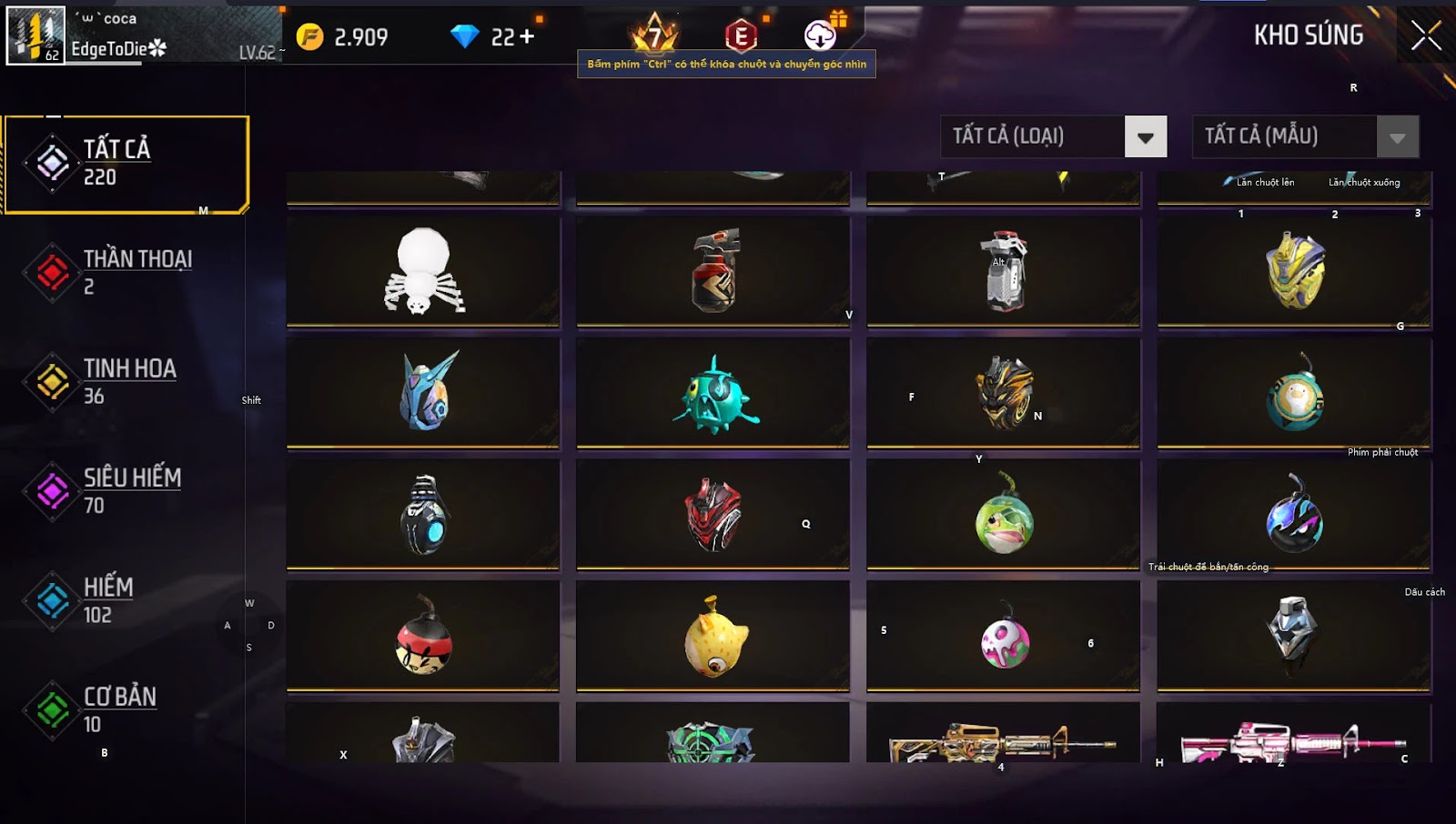Viewport: 1456px width, 824px height.
Task: Pick the teal spiky pufferfish grenade skin
Action: 714,394
